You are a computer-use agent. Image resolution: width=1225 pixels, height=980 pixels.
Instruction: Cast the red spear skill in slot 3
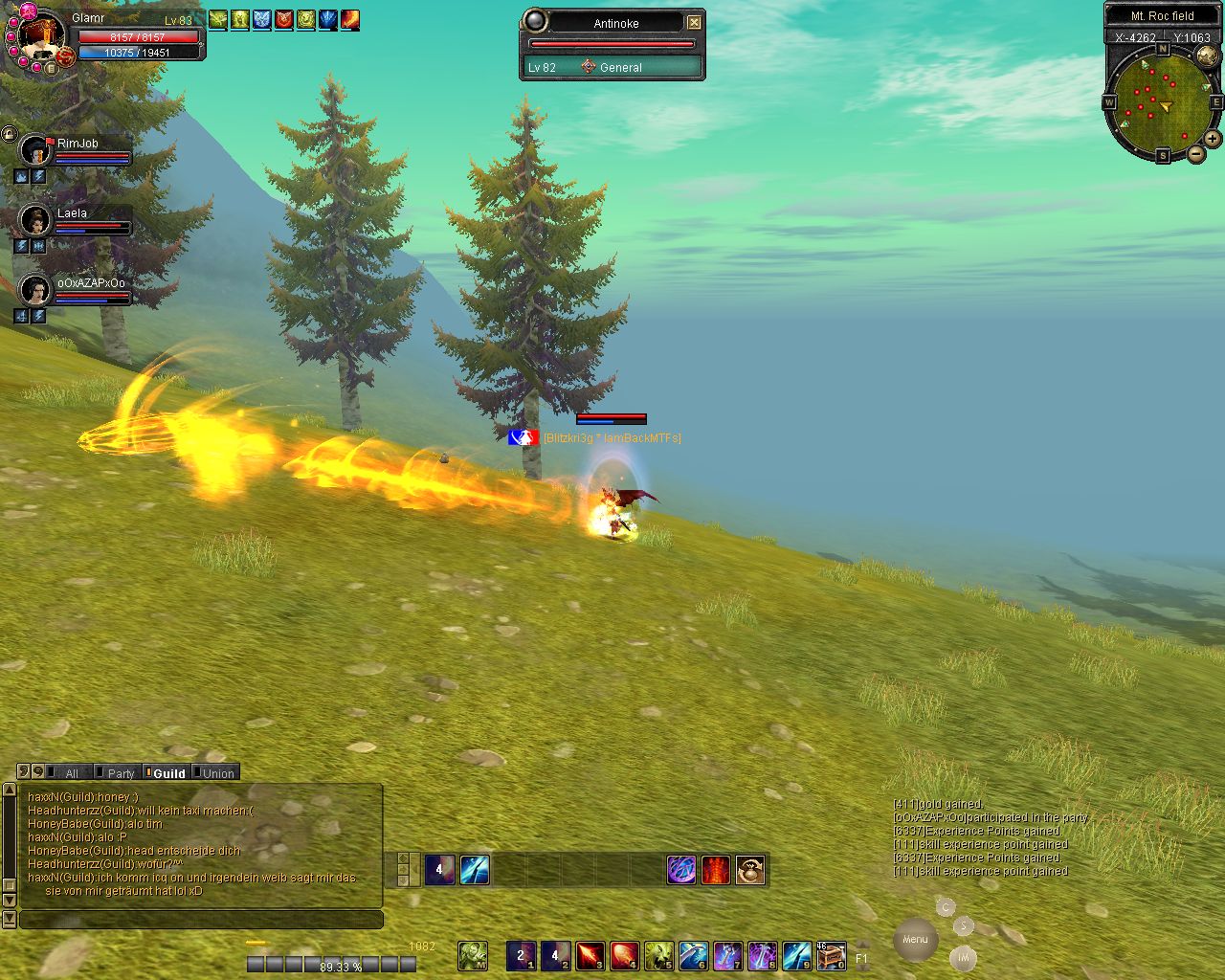[590, 955]
